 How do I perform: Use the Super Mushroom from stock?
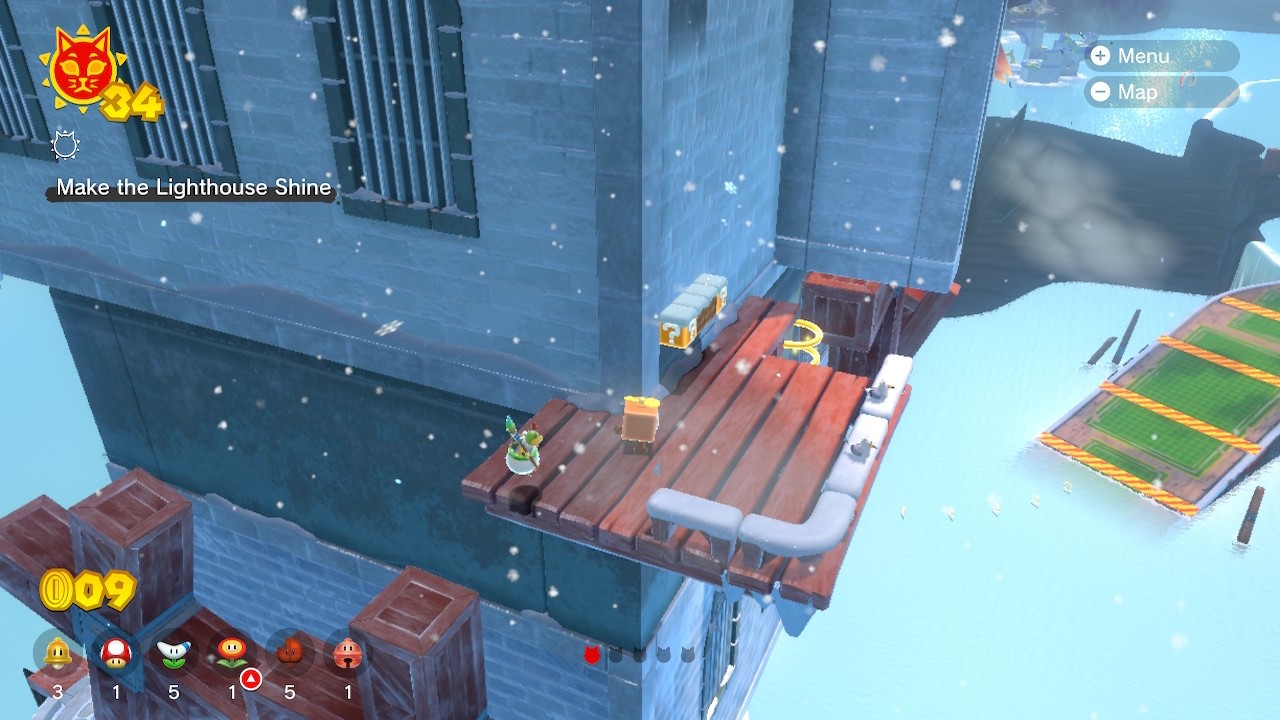point(116,653)
